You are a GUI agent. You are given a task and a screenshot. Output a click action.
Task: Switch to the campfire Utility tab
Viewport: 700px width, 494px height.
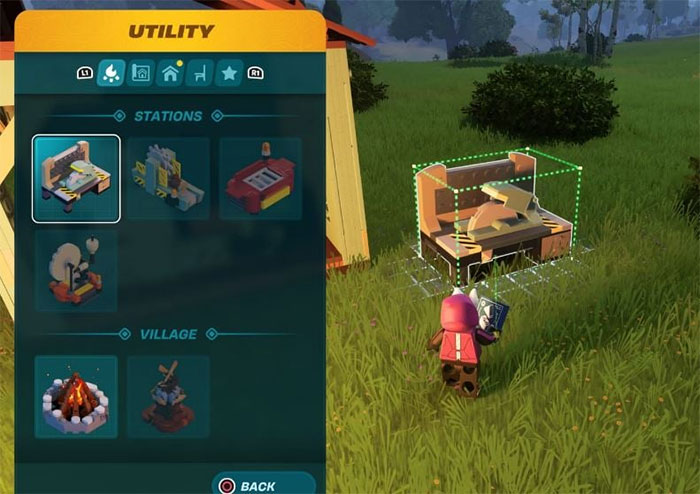[x=111, y=73]
